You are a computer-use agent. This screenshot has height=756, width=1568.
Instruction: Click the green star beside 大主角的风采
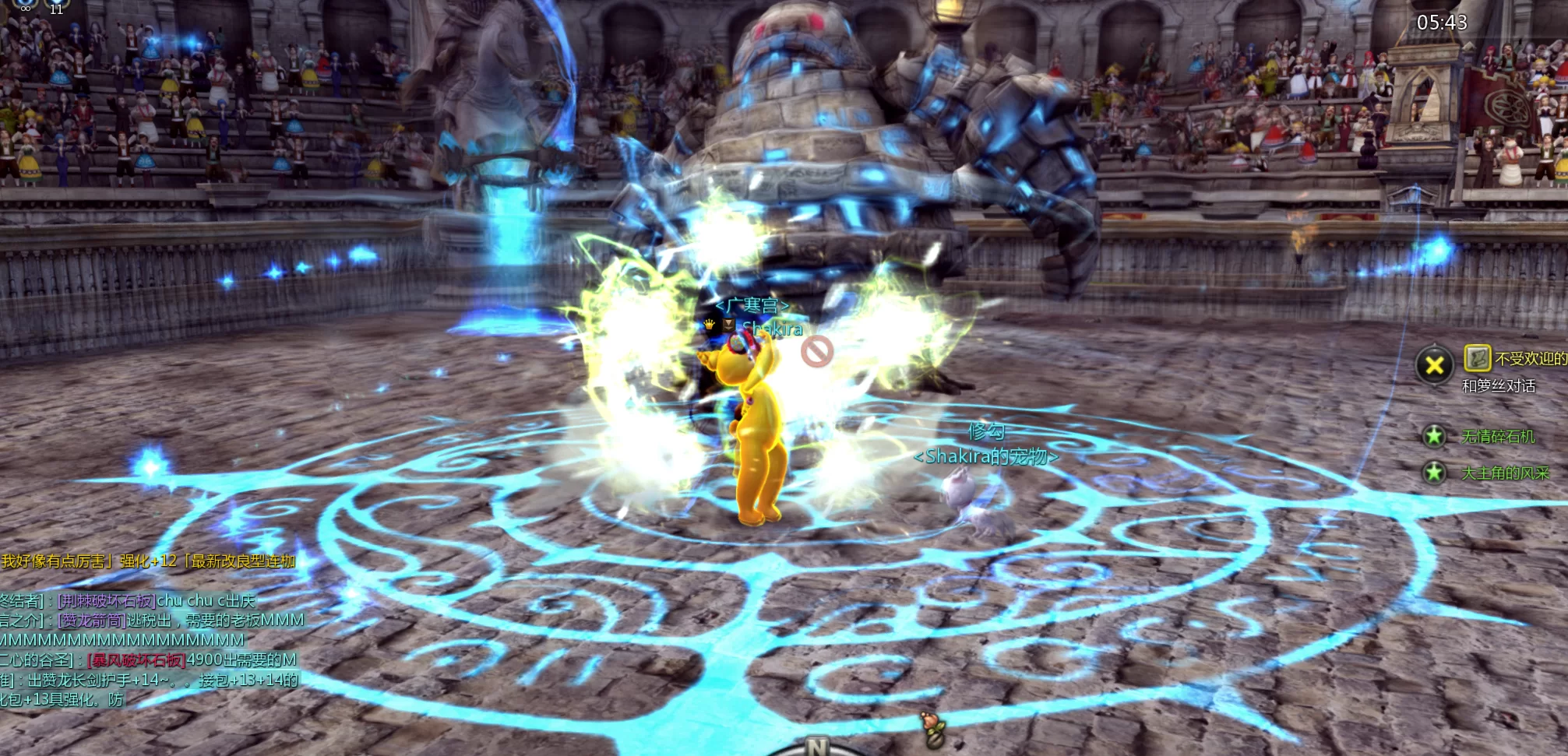[1434, 472]
